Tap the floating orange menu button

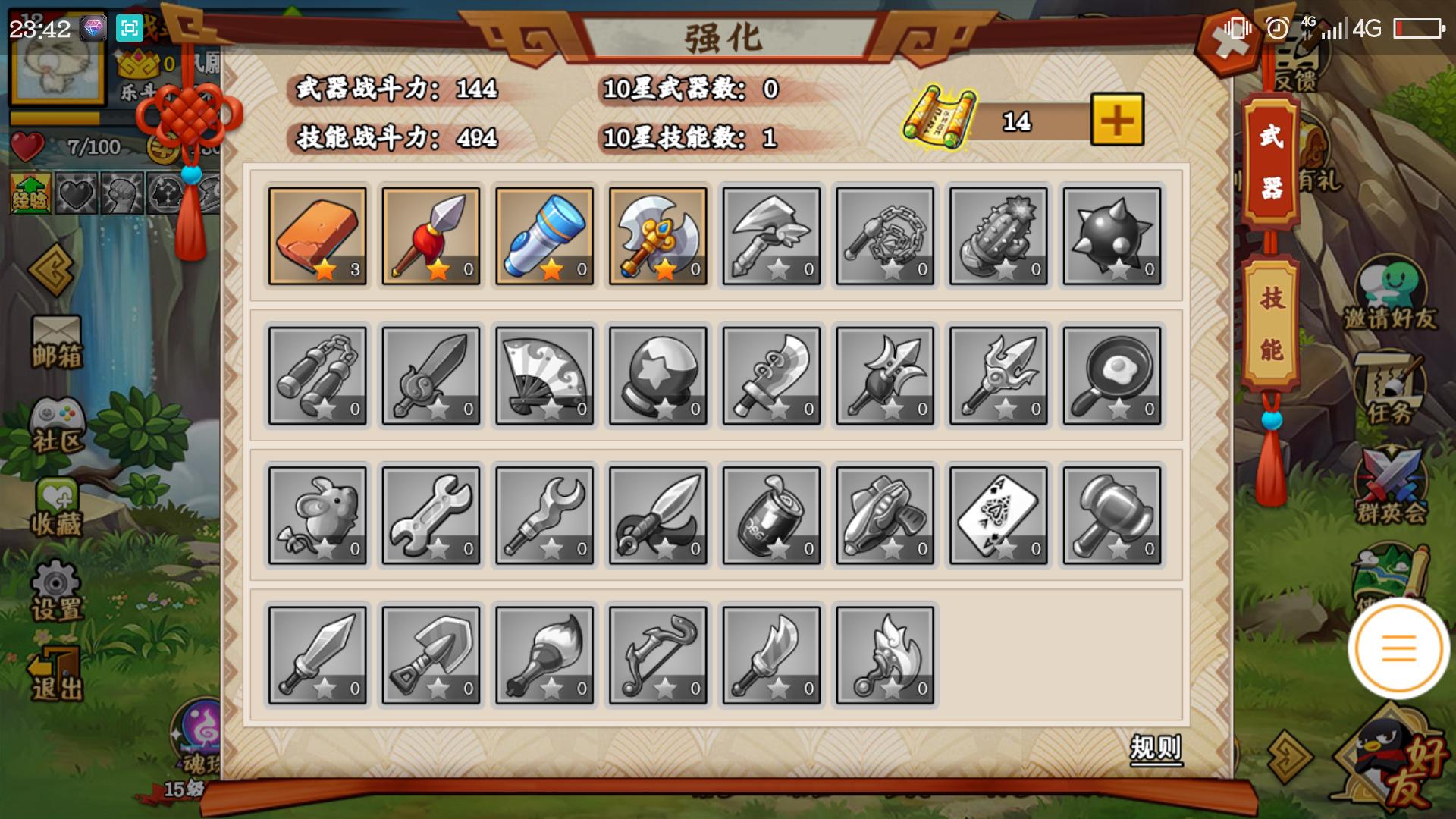coord(1398,649)
